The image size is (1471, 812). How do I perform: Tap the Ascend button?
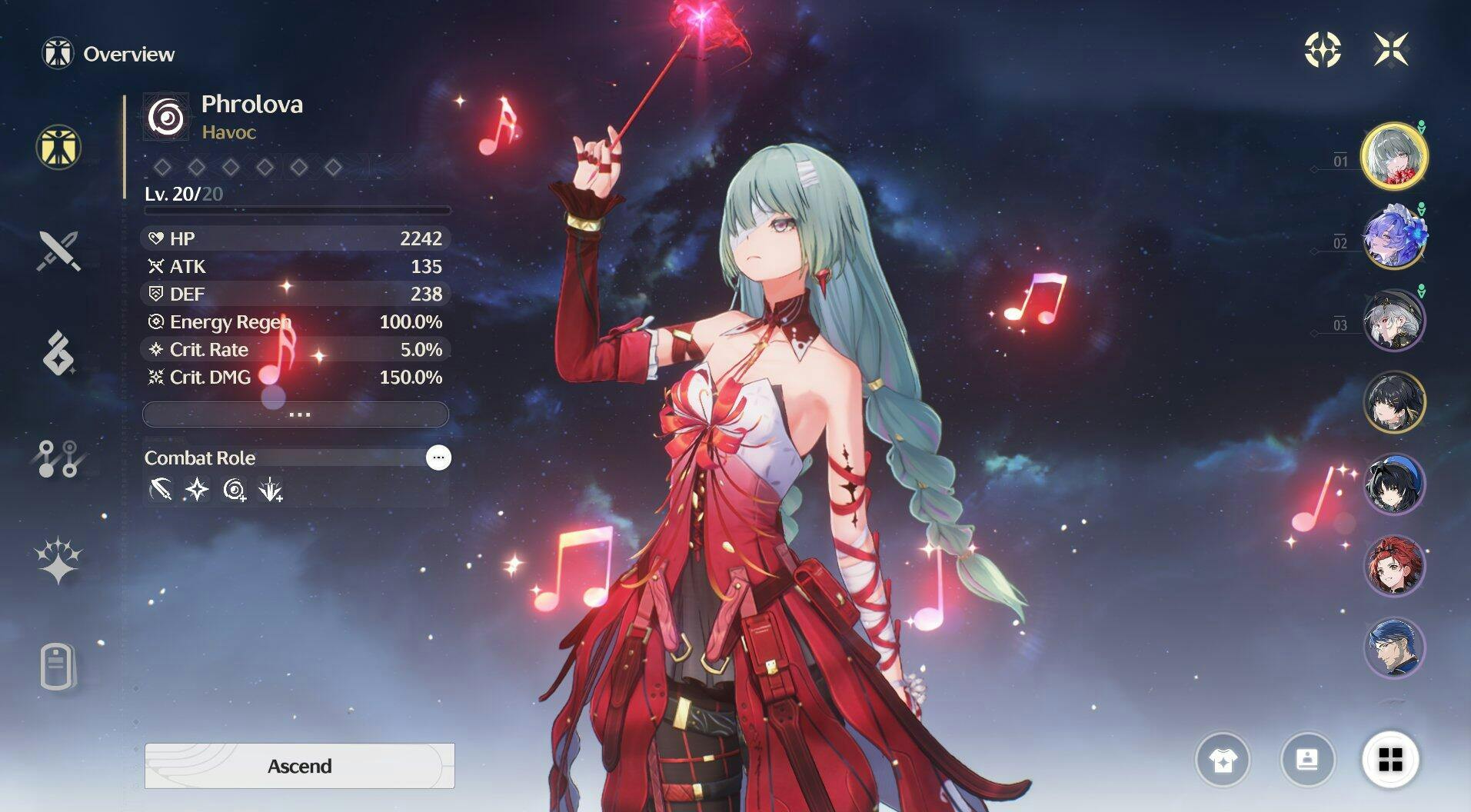click(x=299, y=766)
